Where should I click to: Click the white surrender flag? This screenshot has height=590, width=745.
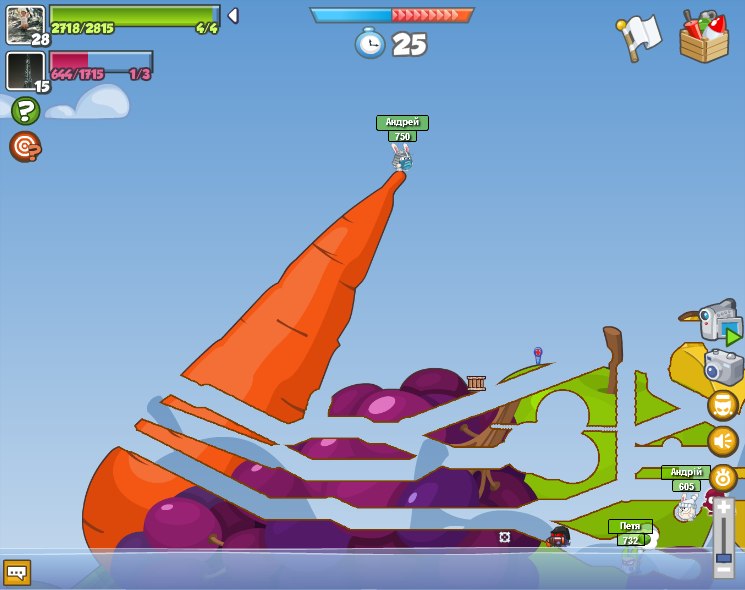click(x=639, y=37)
